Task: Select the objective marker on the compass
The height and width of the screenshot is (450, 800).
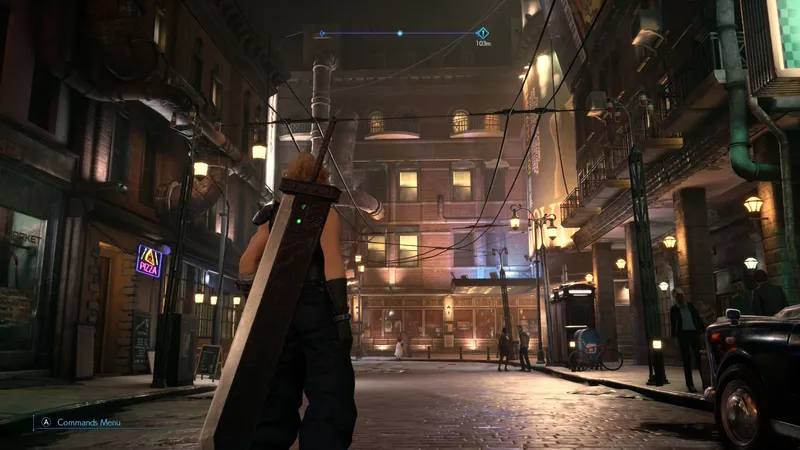Action: [482, 33]
